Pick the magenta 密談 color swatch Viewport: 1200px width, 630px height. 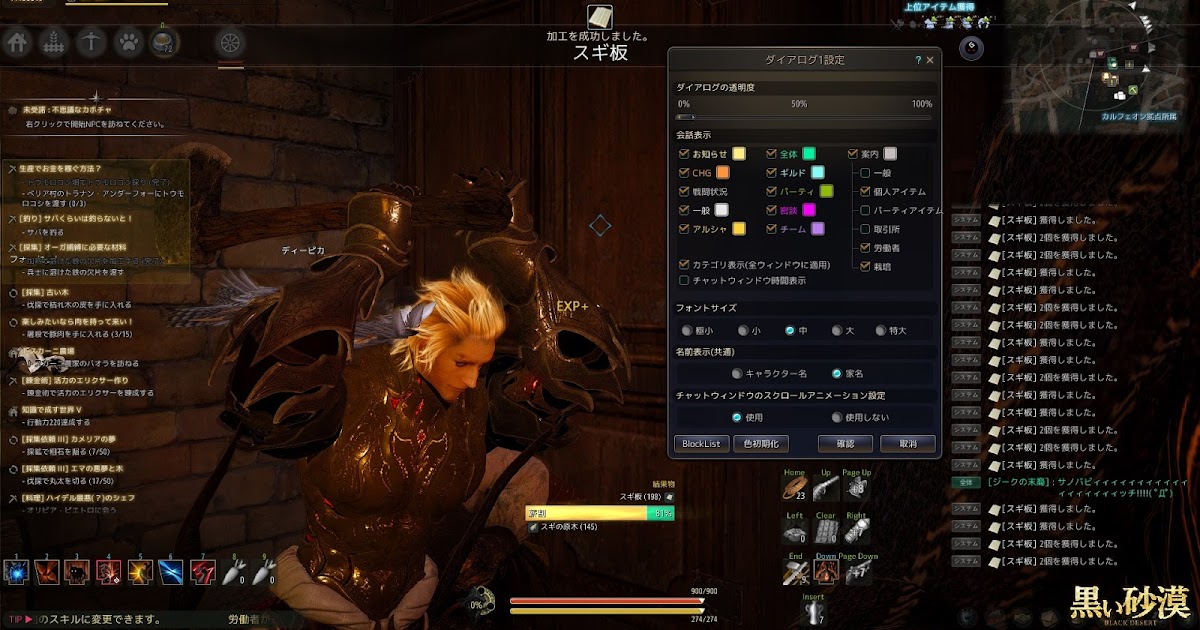pyautogui.click(x=809, y=210)
